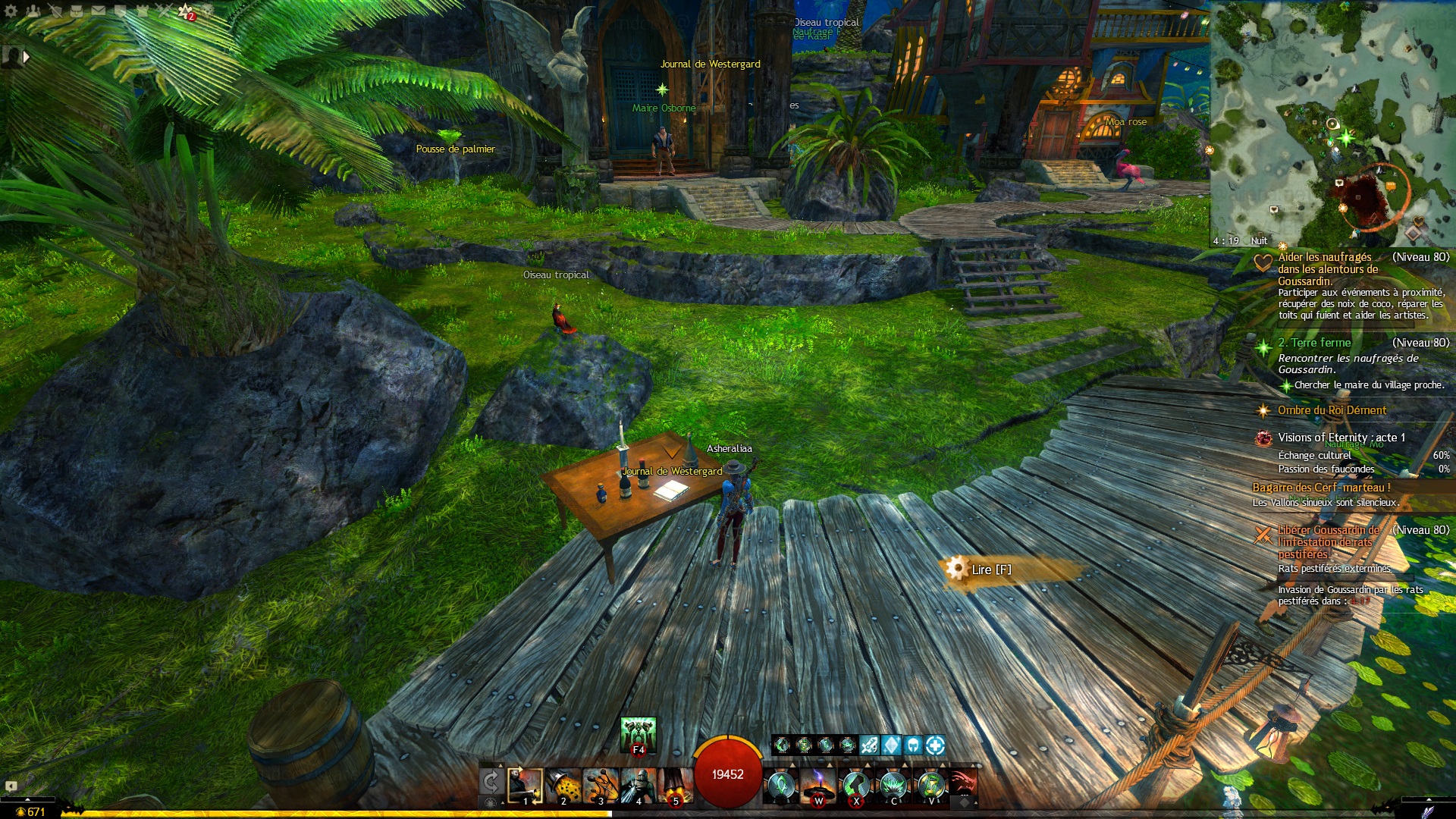This screenshot has height=819, width=1456.
Task: Open the 'Visions of Eternity : acte 1' tracker
Action: pos(1341,438)
